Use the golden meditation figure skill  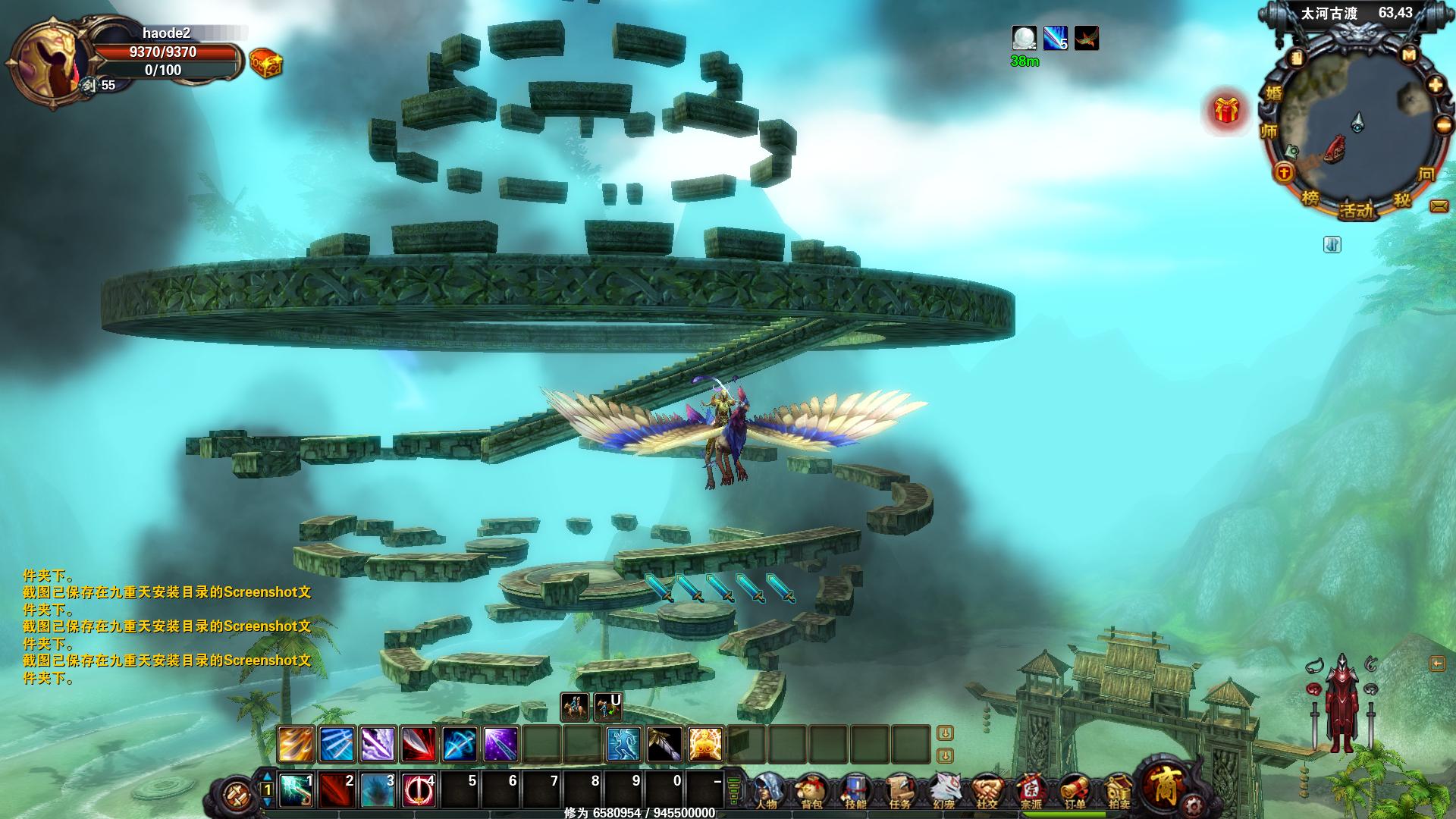pos(705,744)
